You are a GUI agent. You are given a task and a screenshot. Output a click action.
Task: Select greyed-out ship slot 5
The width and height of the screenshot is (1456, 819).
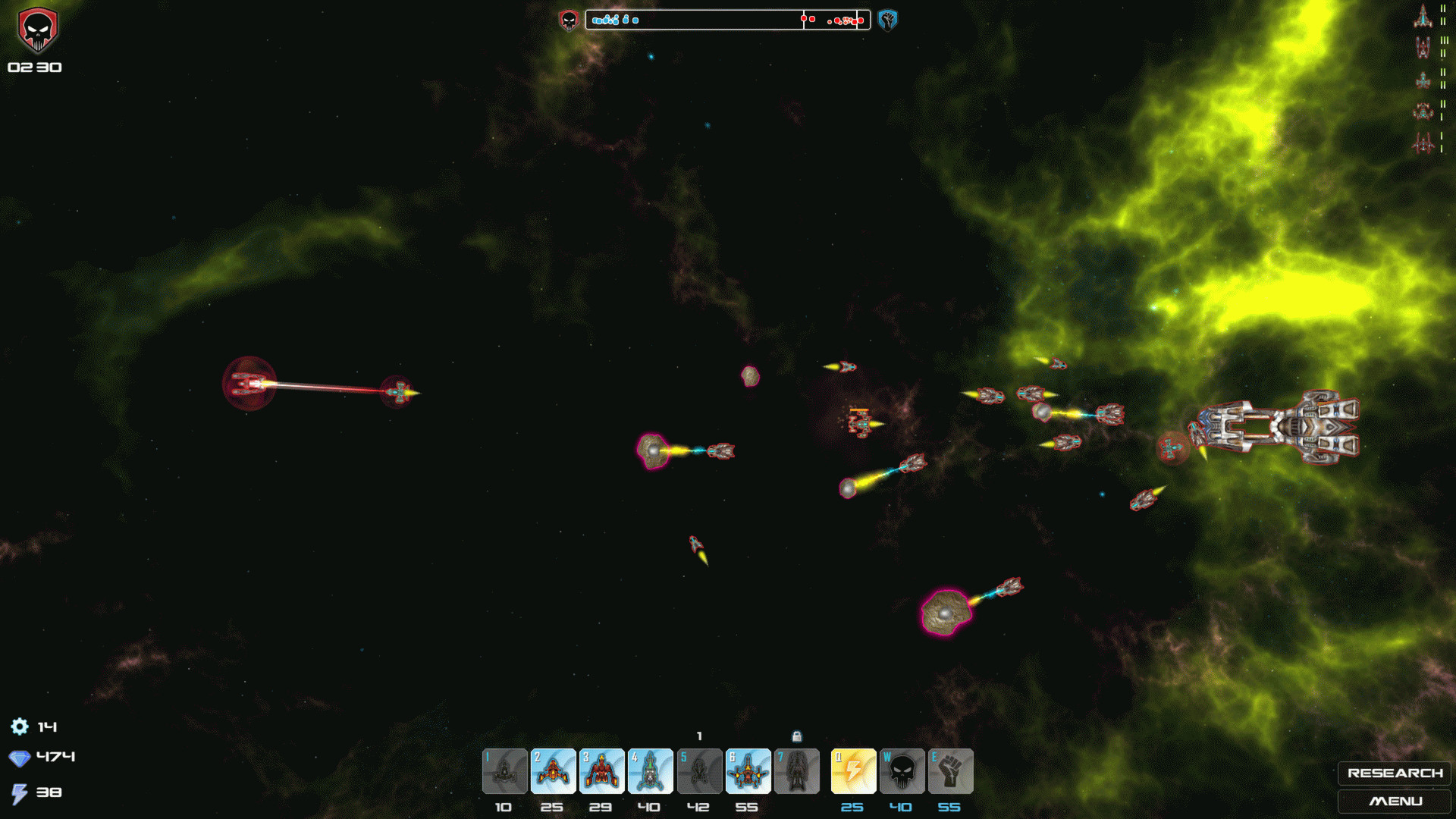coord(699,771)
